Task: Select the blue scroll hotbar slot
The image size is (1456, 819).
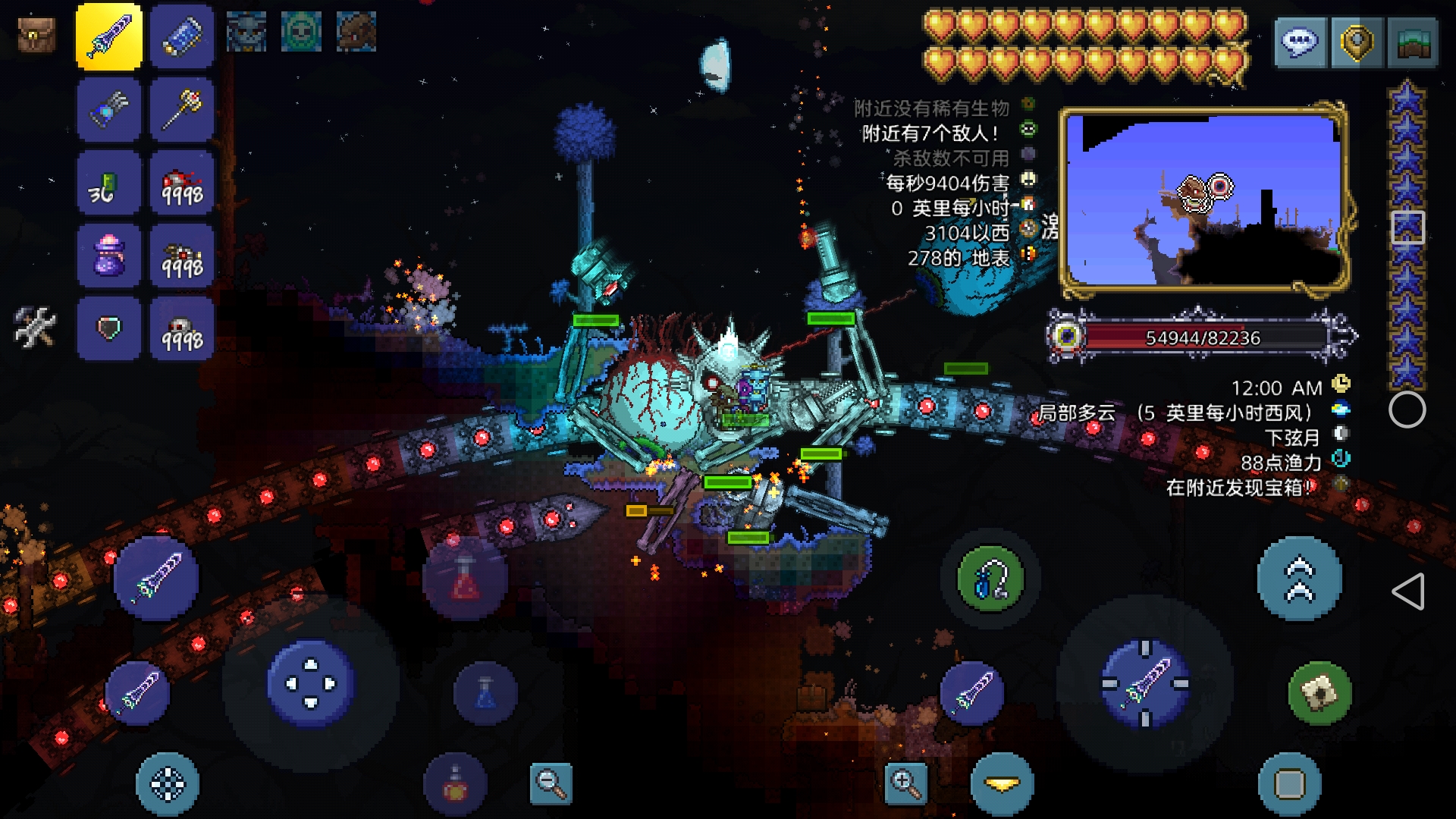Action: pos(182,36)
